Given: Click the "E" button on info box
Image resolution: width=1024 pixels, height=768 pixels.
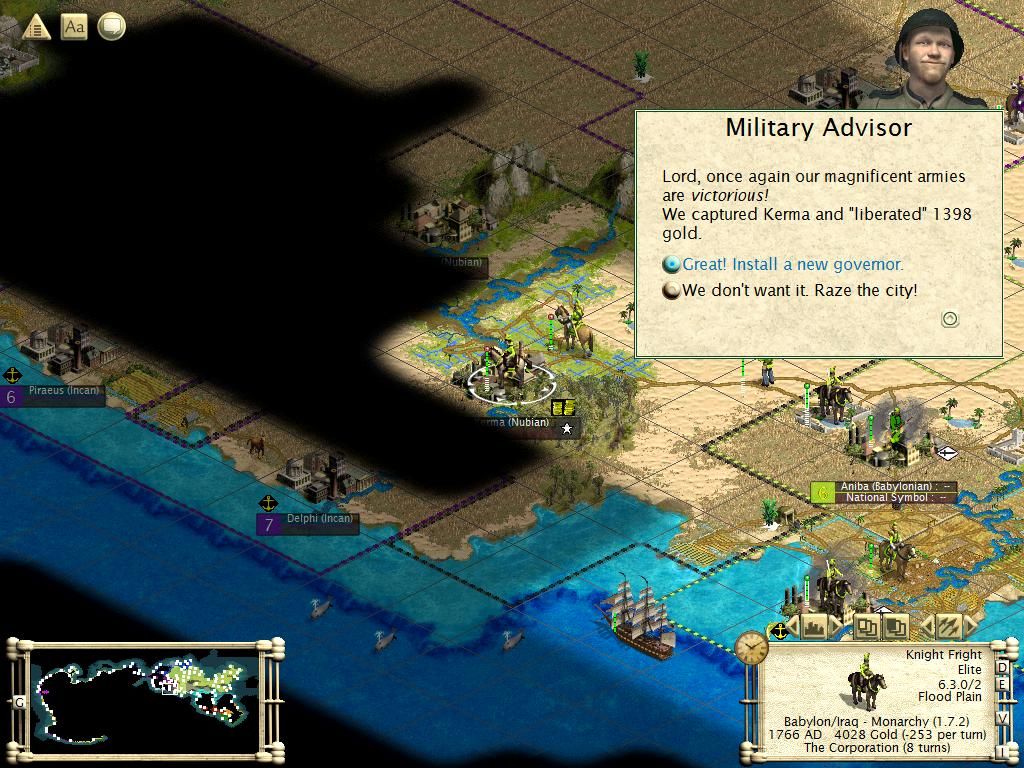Looking at the screenshot, I should tap(1003, 684).
